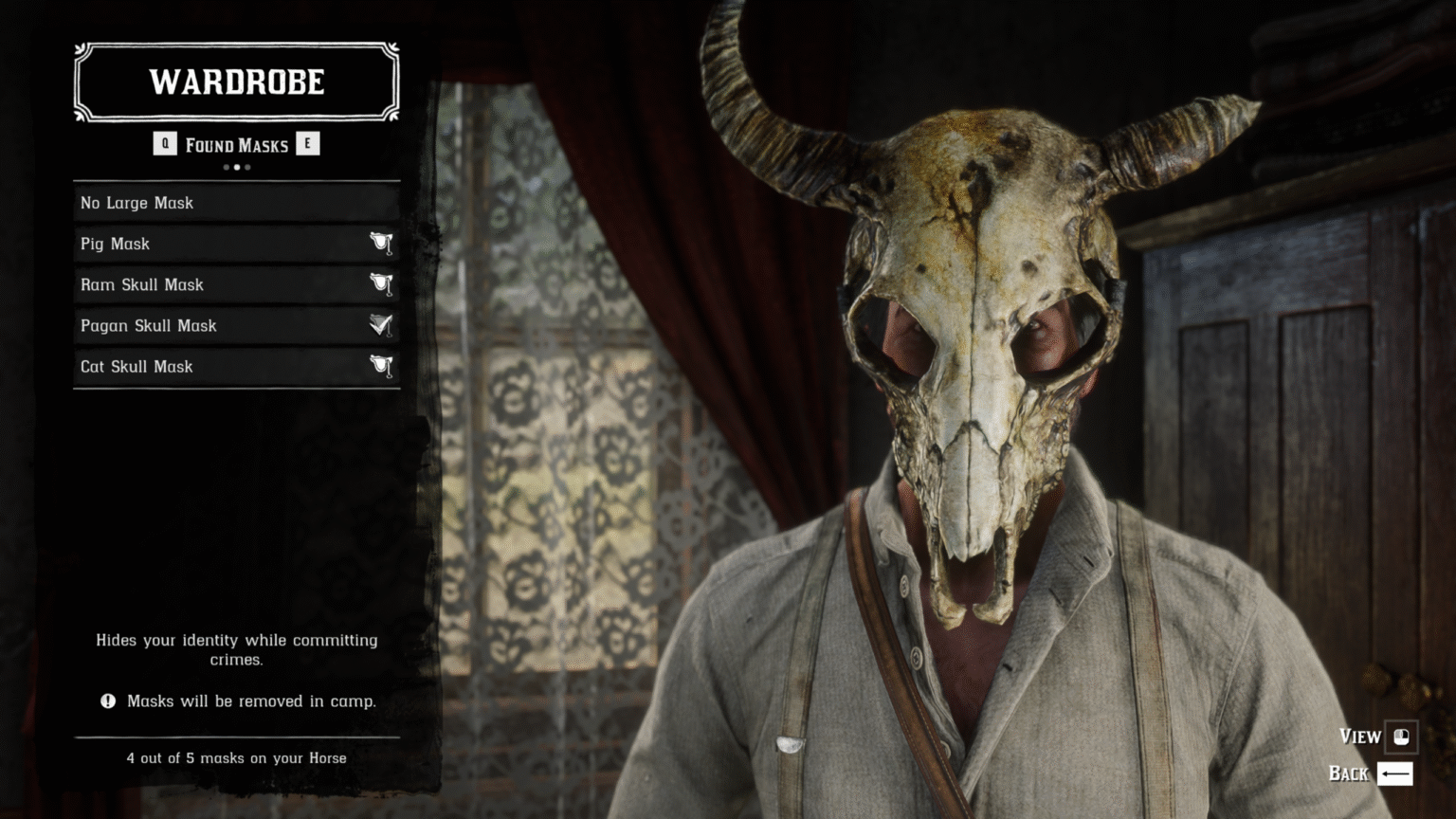Image resolution: width=1456 pixels, height=819 pixels.
Task: Click the back arrow icon
Action: click(x=1394, y=773)
